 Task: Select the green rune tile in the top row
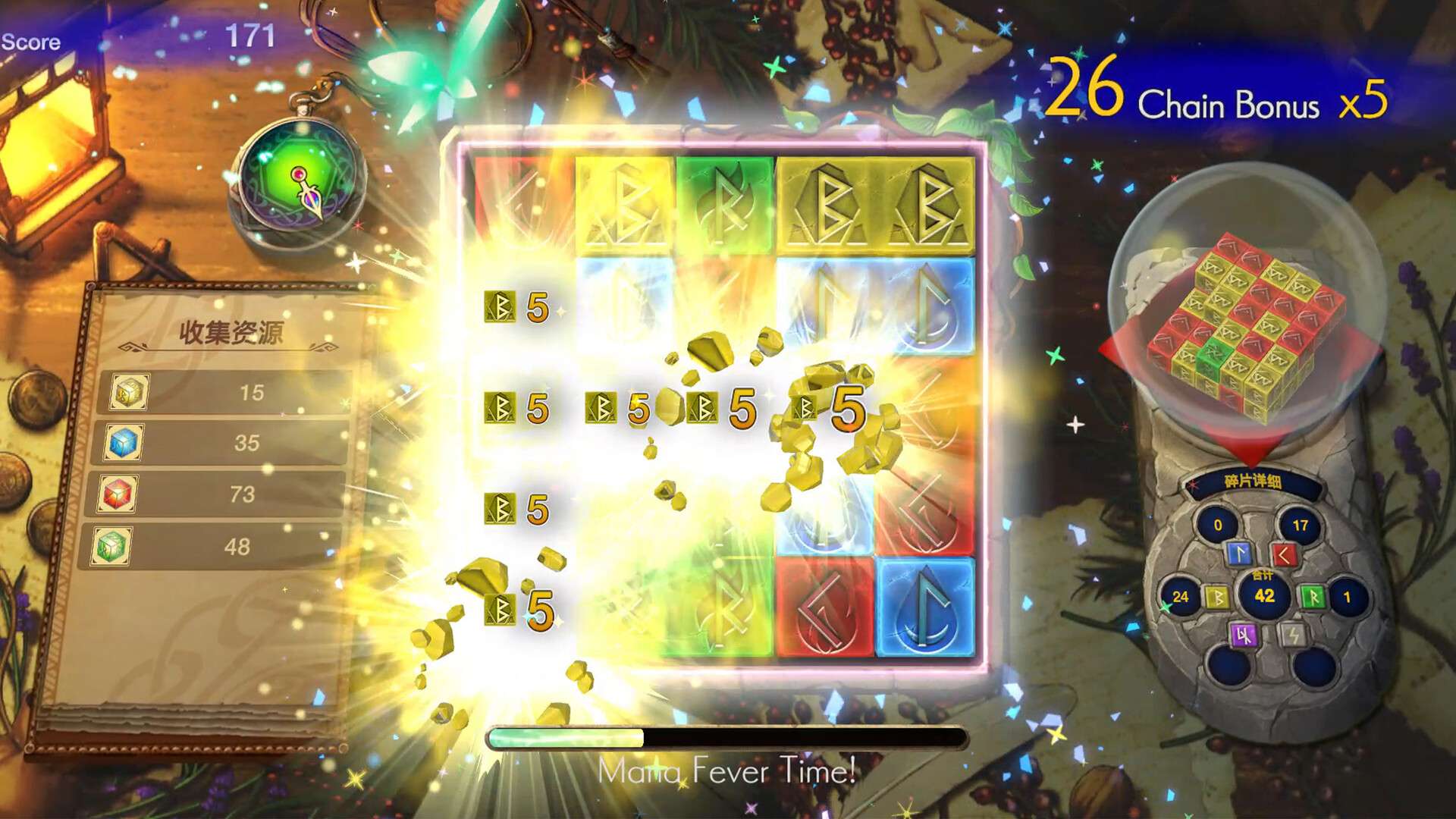coord(724,205)
